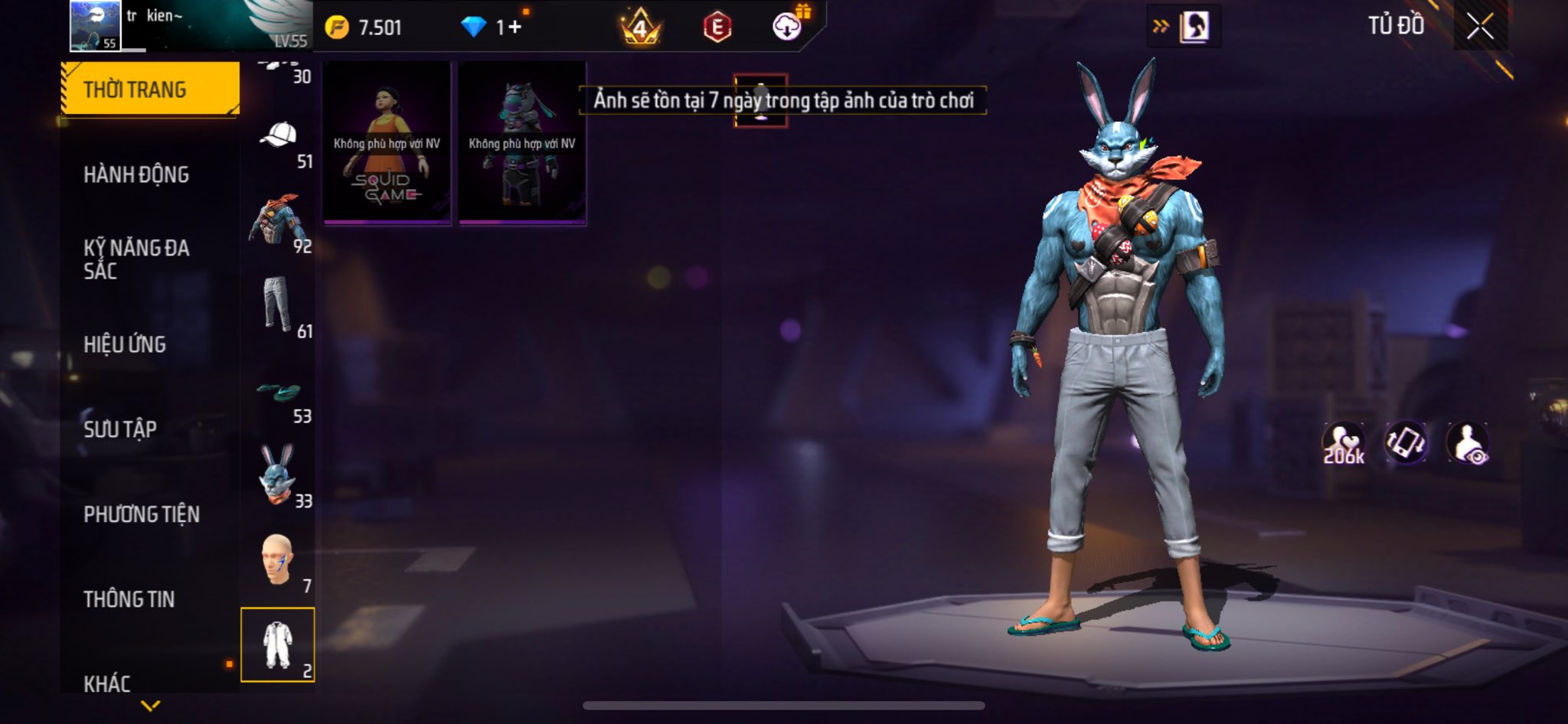Go to the SƯU TẬP tab
This screenshot has height=724, width=1568.
tap(120, 429)
